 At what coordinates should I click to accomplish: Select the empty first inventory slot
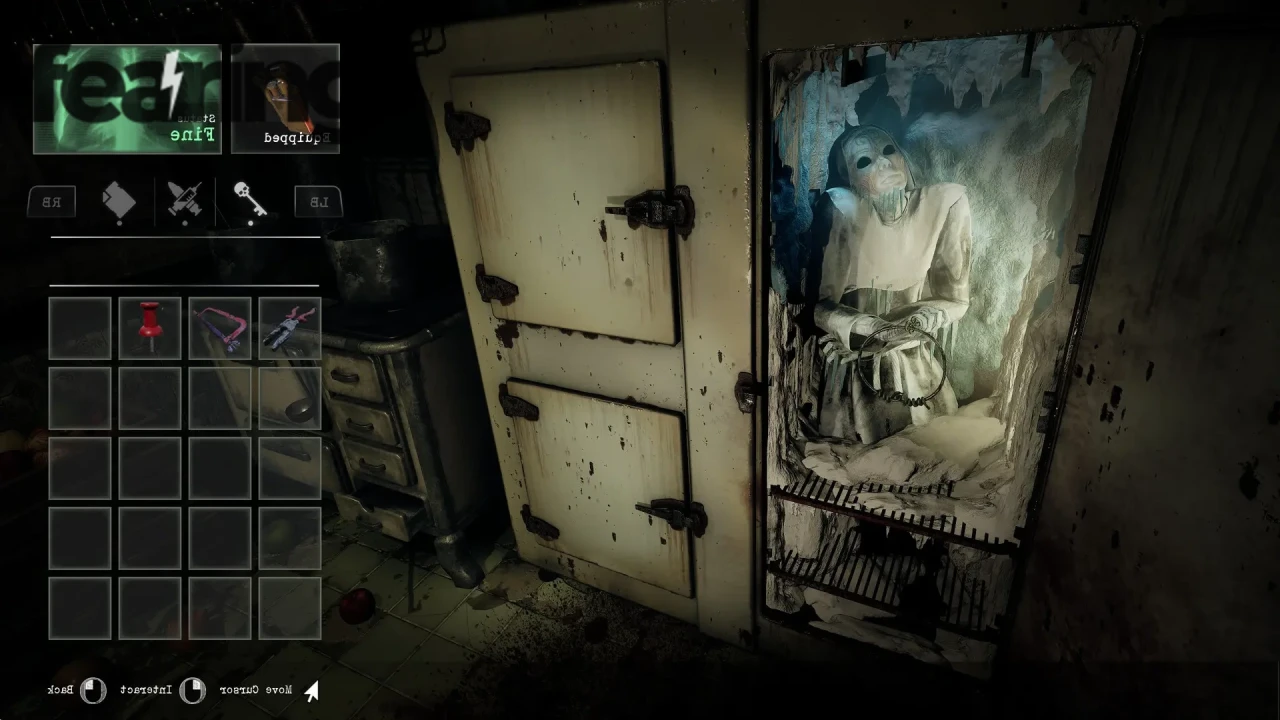(80, 327)
